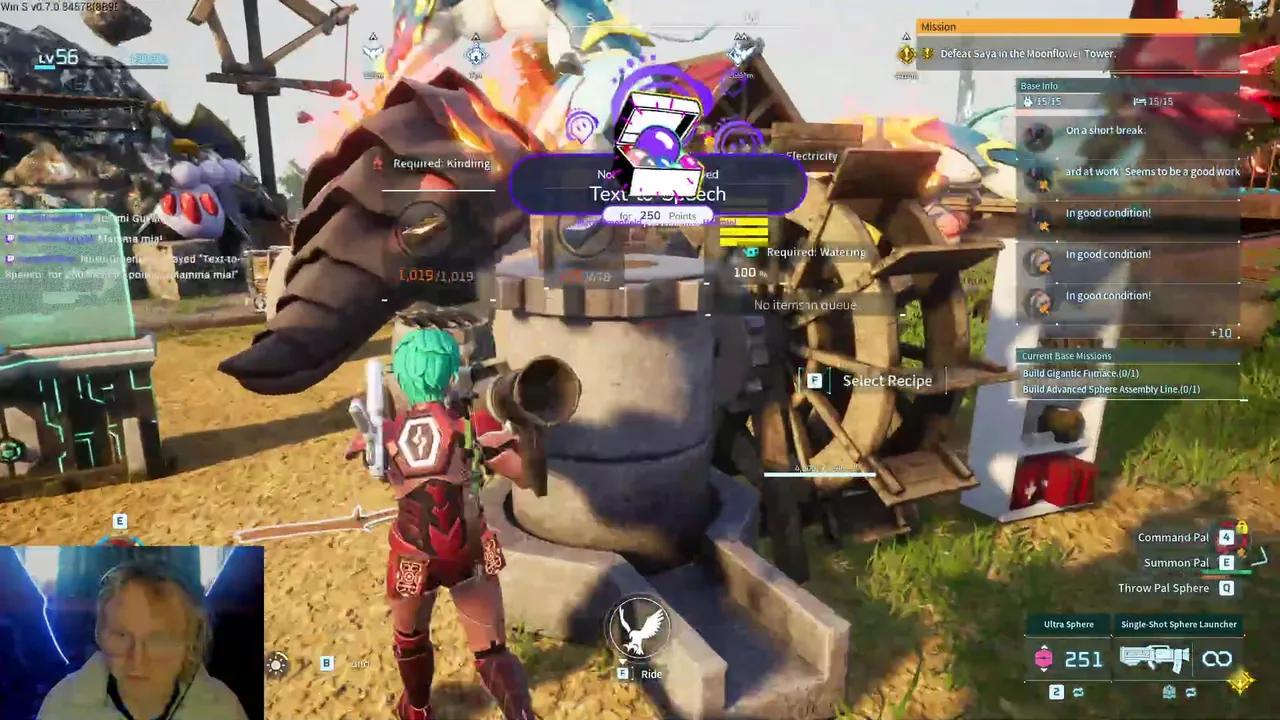
Task: Click the Kindling requirement flame icon
Action: (x=378, y=163)
